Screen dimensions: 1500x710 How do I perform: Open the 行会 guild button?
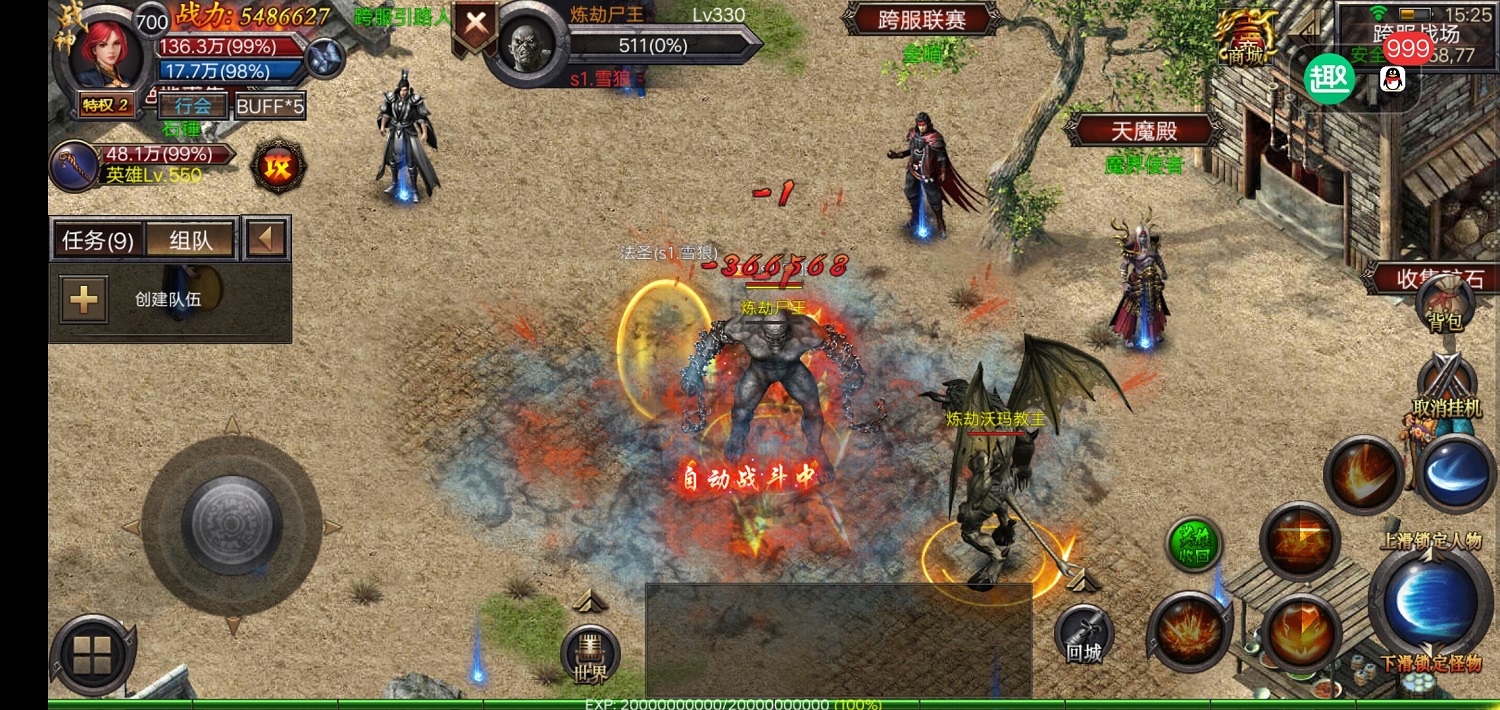click(x=193, y=105)
